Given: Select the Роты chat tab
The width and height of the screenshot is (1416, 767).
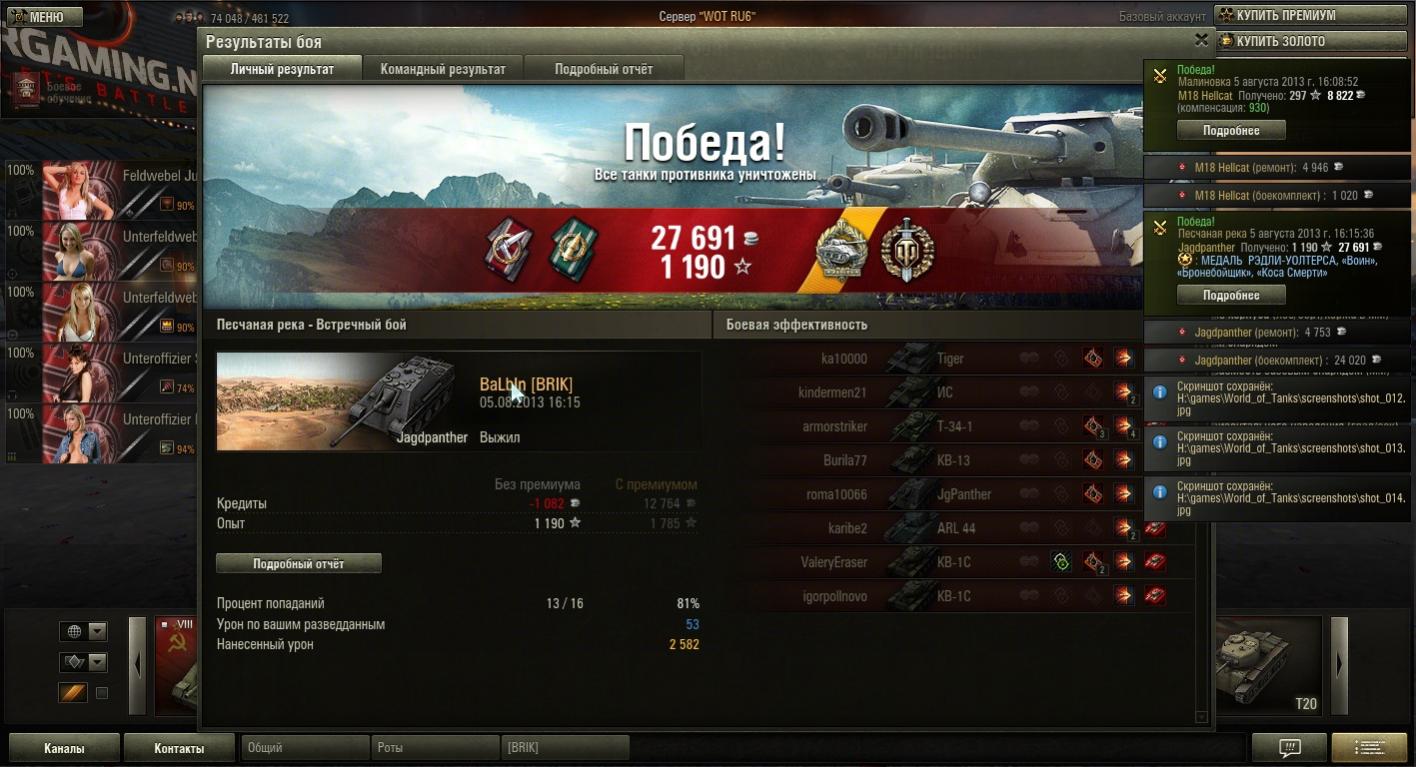Looking at the screenshot, I should point(434,748).
